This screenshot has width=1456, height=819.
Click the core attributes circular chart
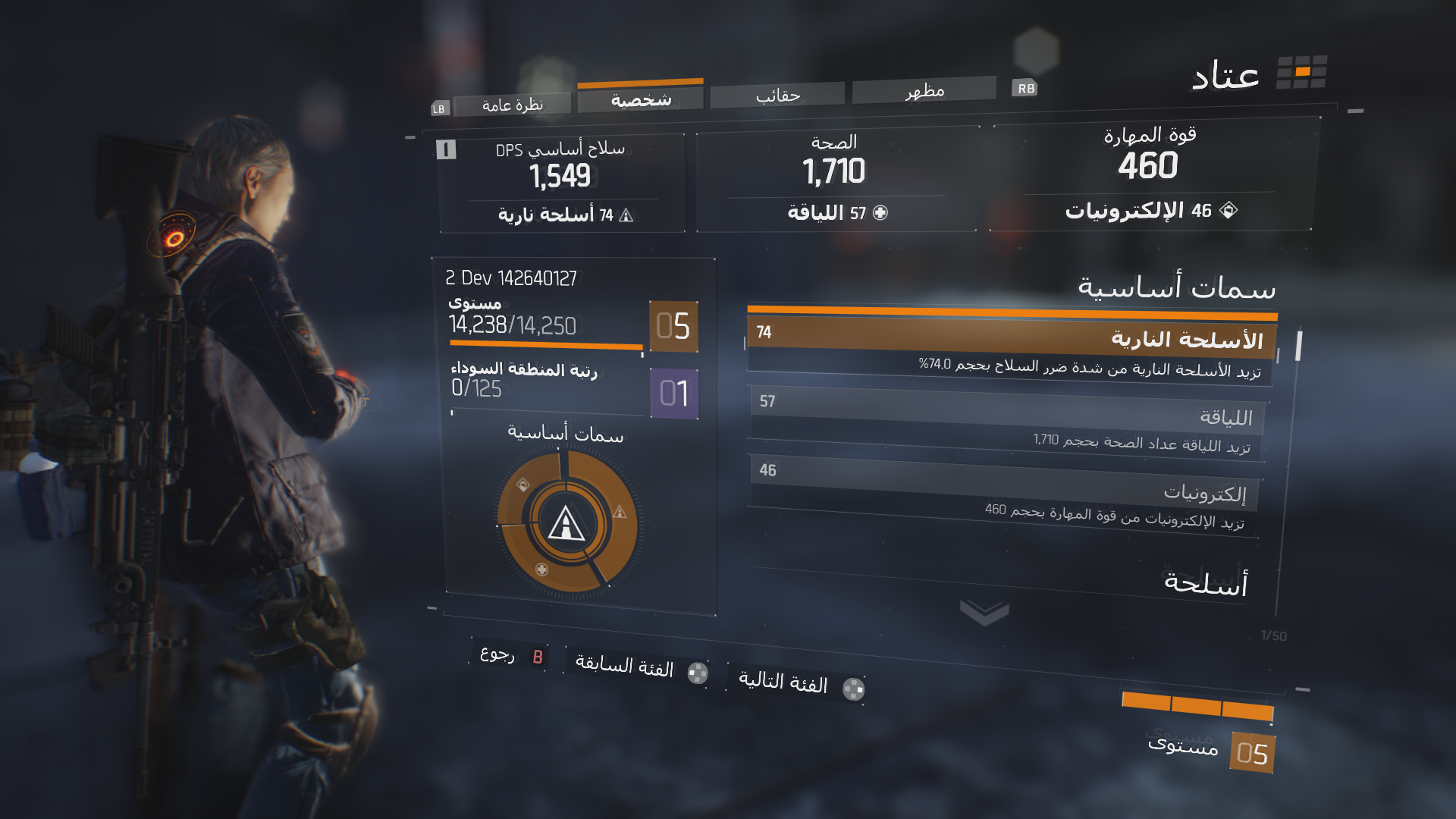(x=566, y=522)
